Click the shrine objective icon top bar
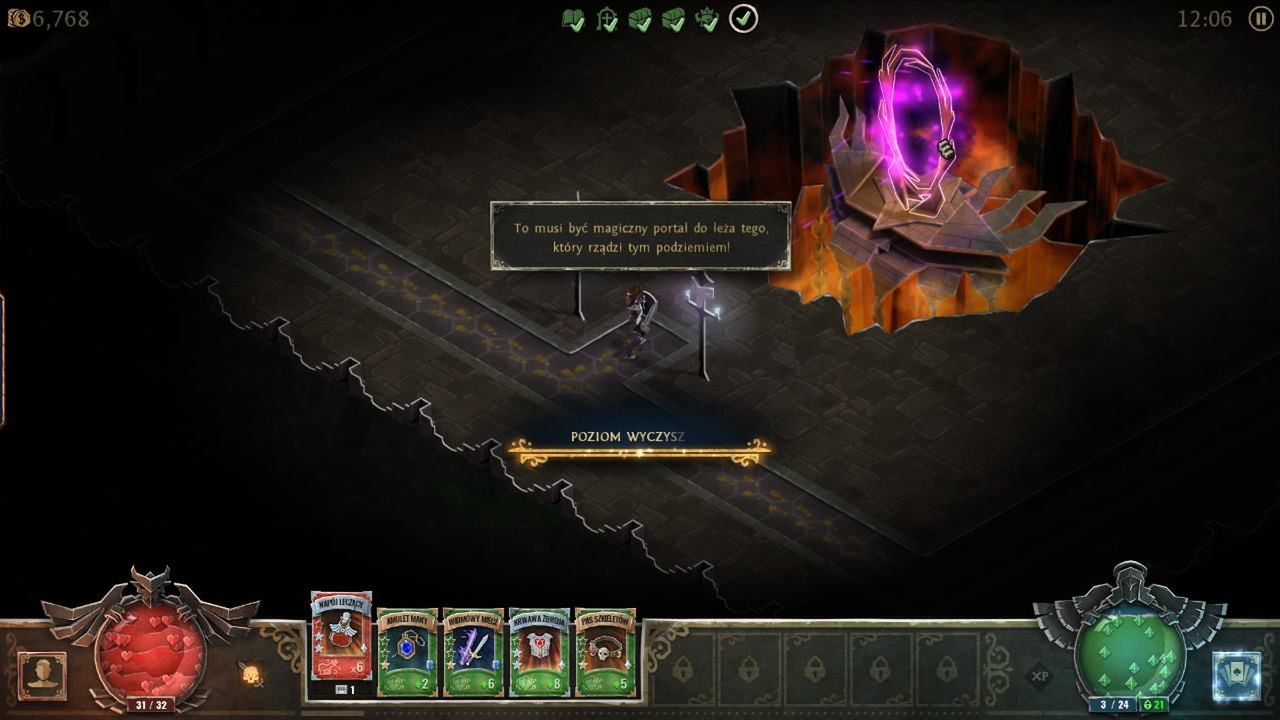 607,17
